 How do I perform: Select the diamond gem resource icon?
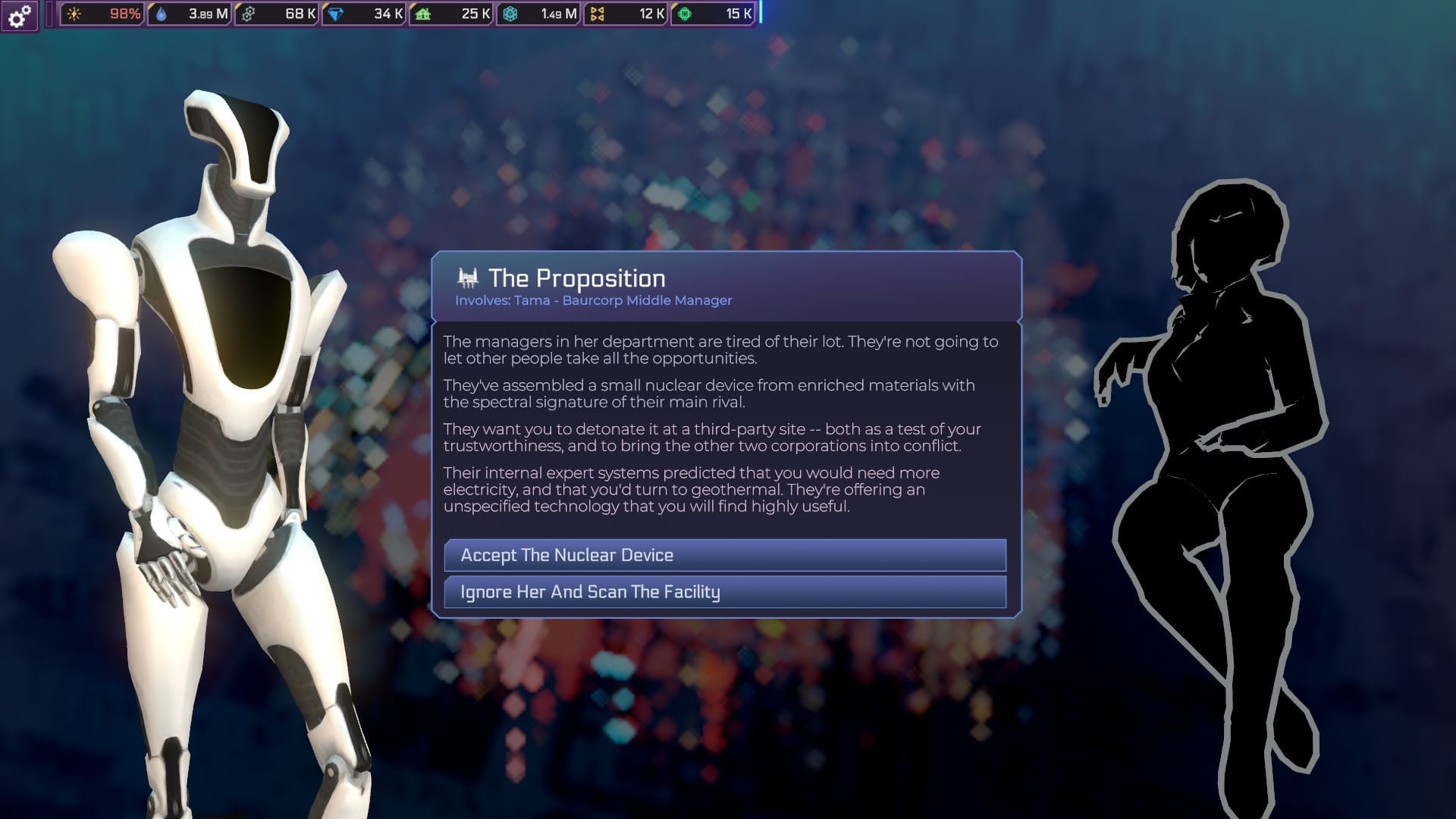tap(337, 13)
